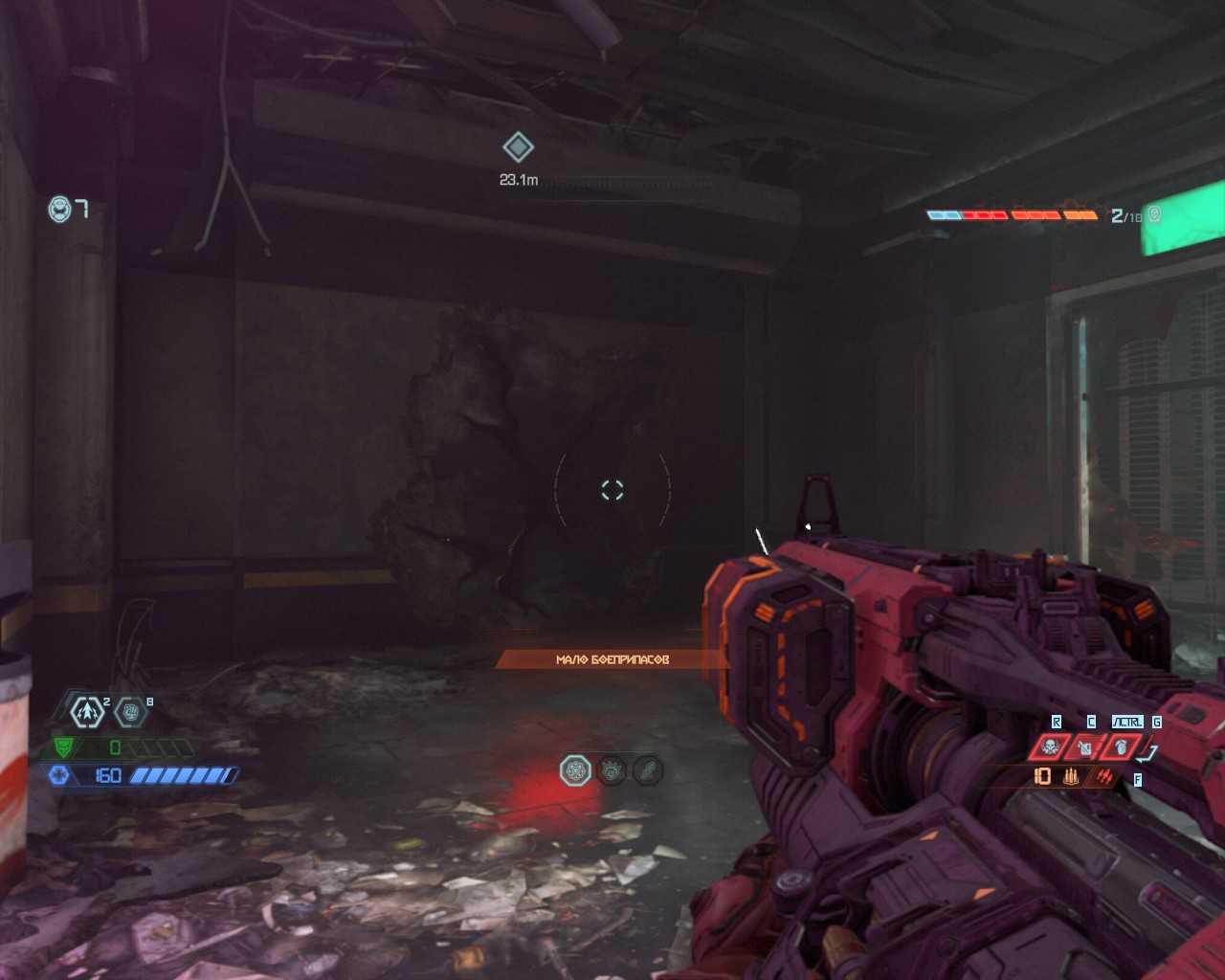Select the extra lives helmet icon

click(x=60, y=209)
